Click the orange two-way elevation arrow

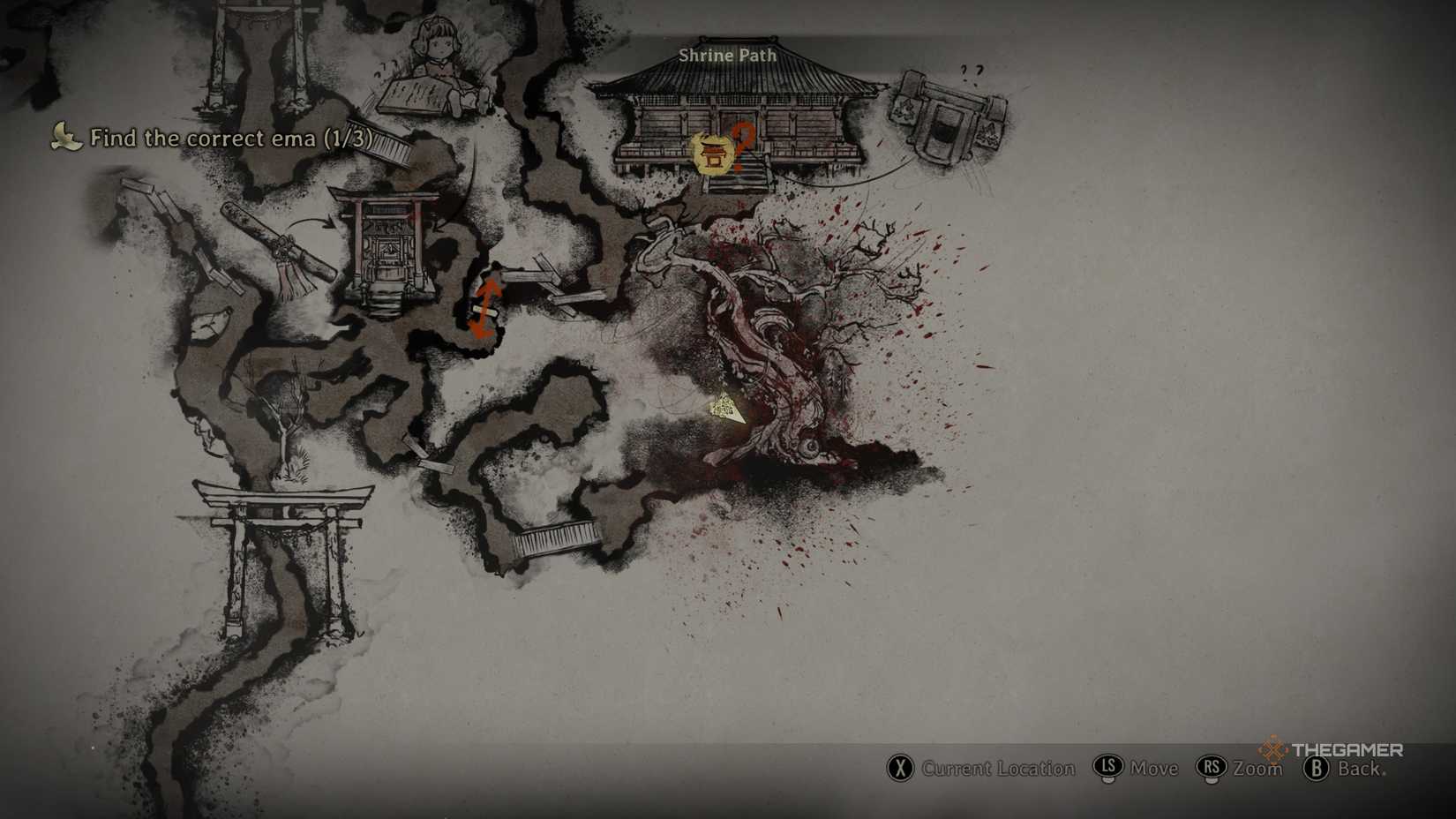pos(485,307)
